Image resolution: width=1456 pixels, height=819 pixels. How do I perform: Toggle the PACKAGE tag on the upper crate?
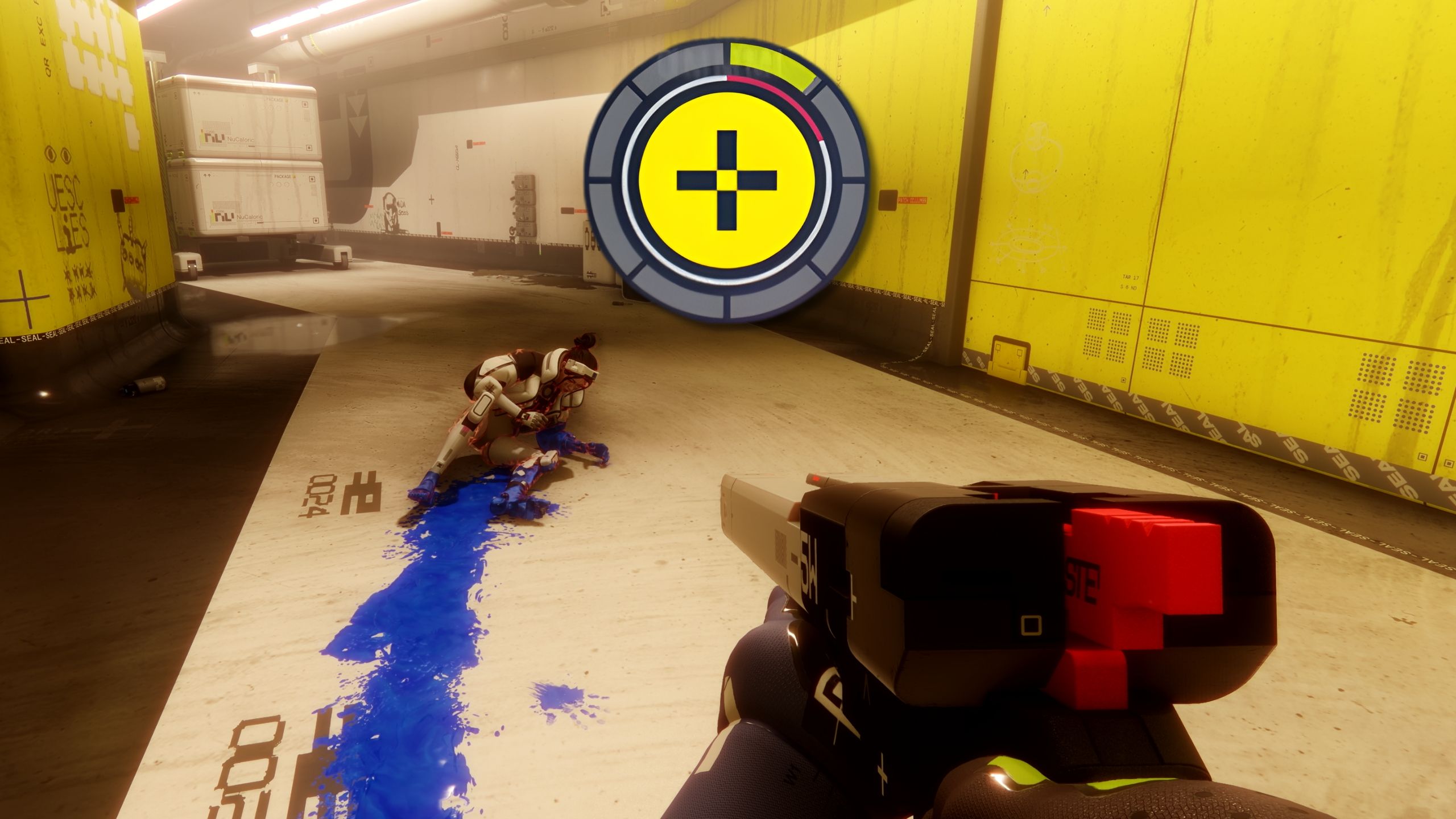click(275, 100)
